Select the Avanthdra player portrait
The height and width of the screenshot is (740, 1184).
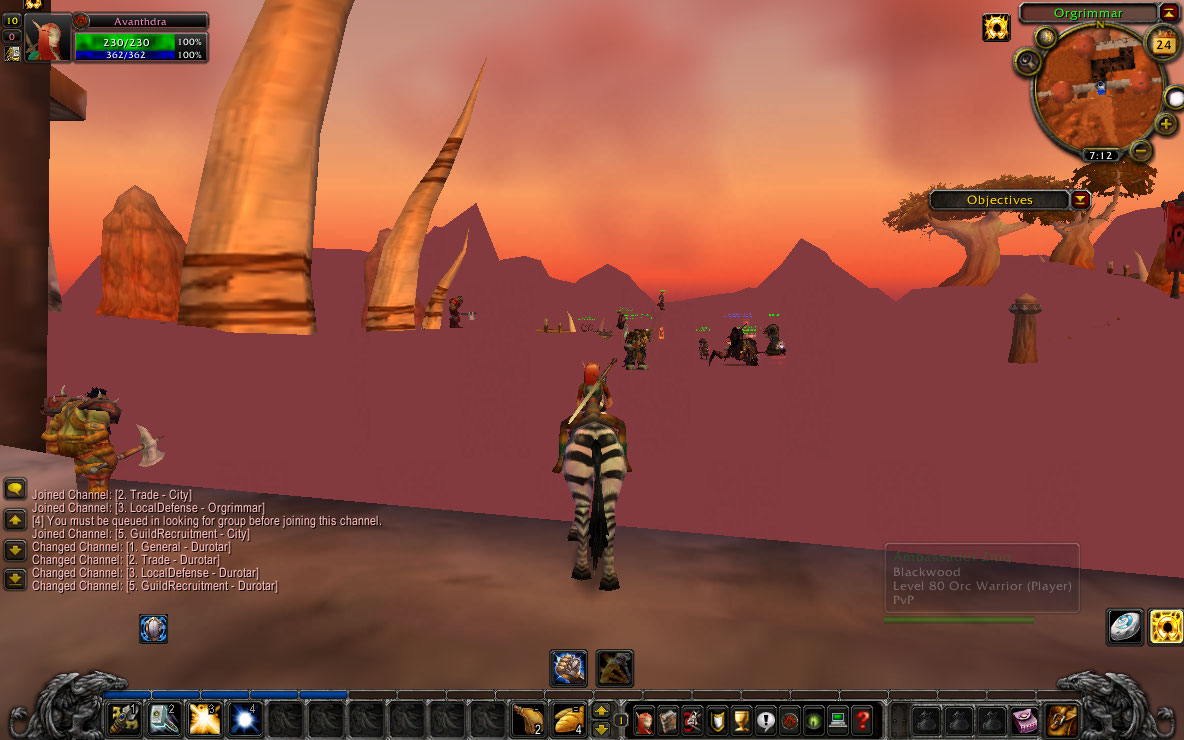tap(48, 38)
